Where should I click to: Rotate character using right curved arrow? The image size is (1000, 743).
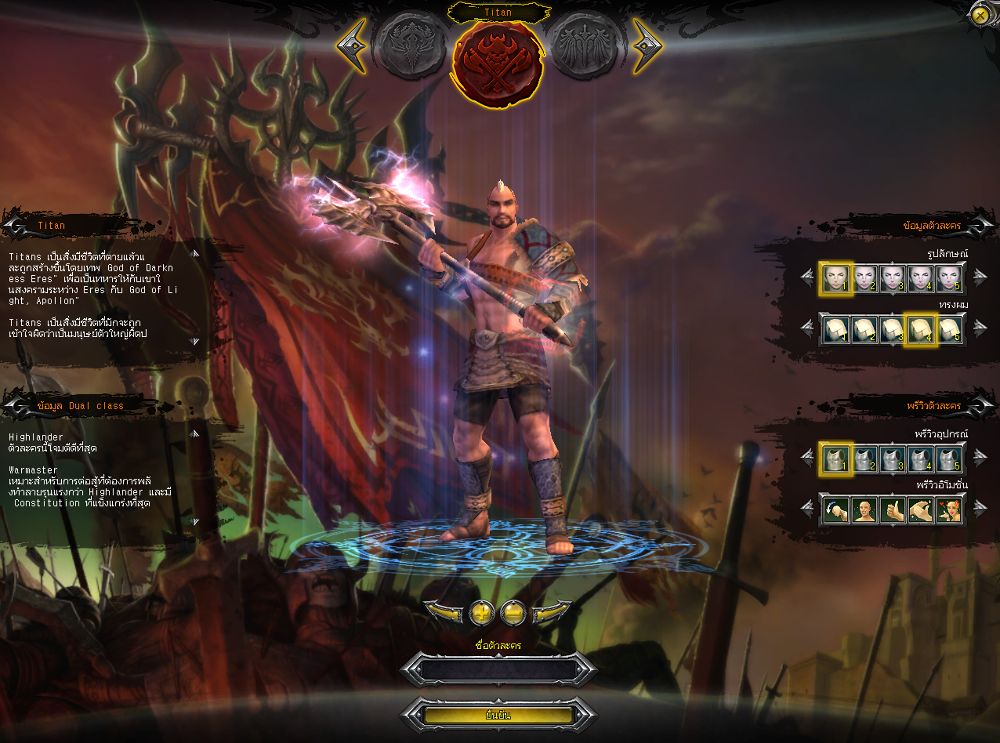pyautogui.click(x=553, y=611)
